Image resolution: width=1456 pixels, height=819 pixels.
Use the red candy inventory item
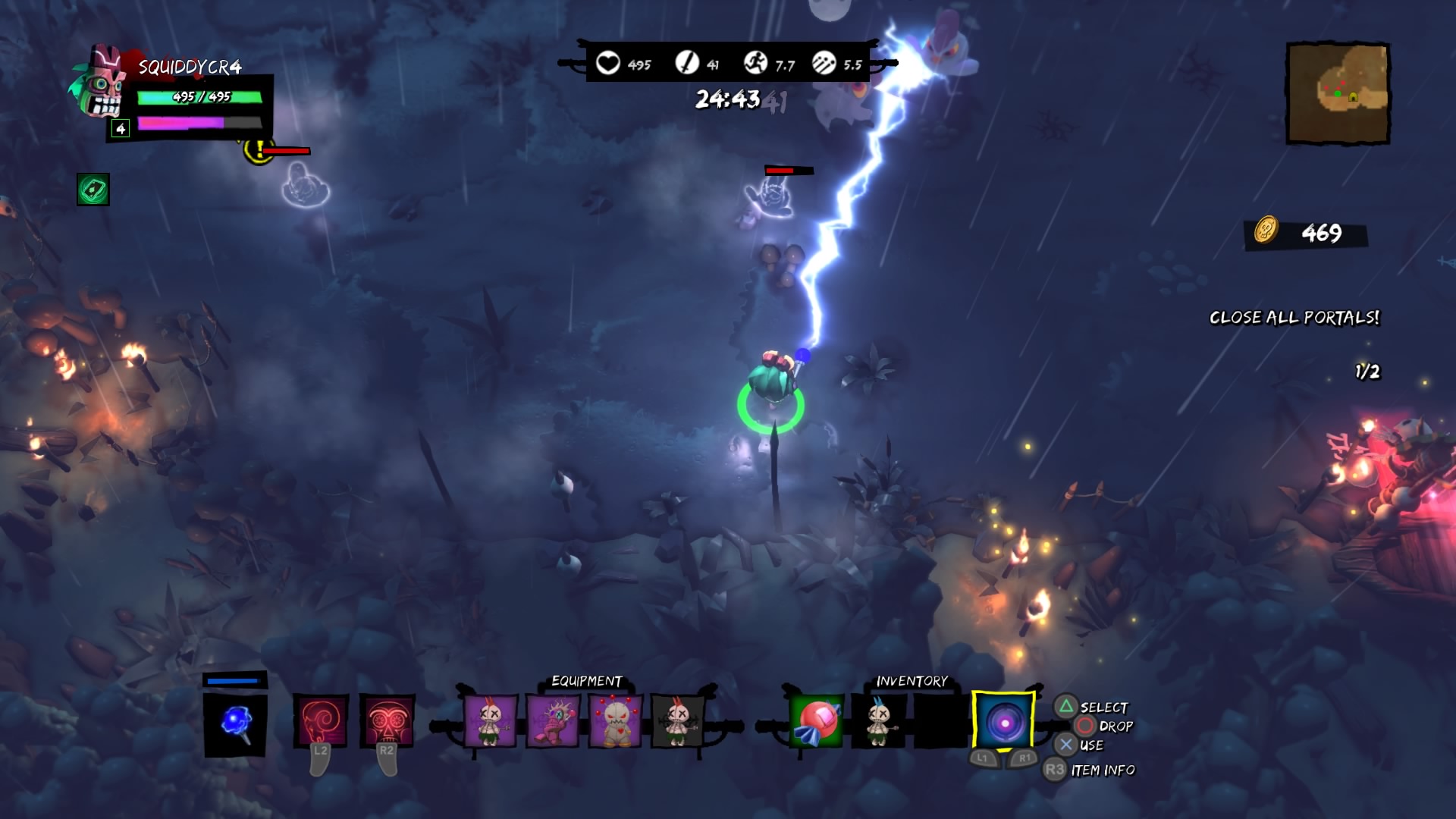pos(816,721)
